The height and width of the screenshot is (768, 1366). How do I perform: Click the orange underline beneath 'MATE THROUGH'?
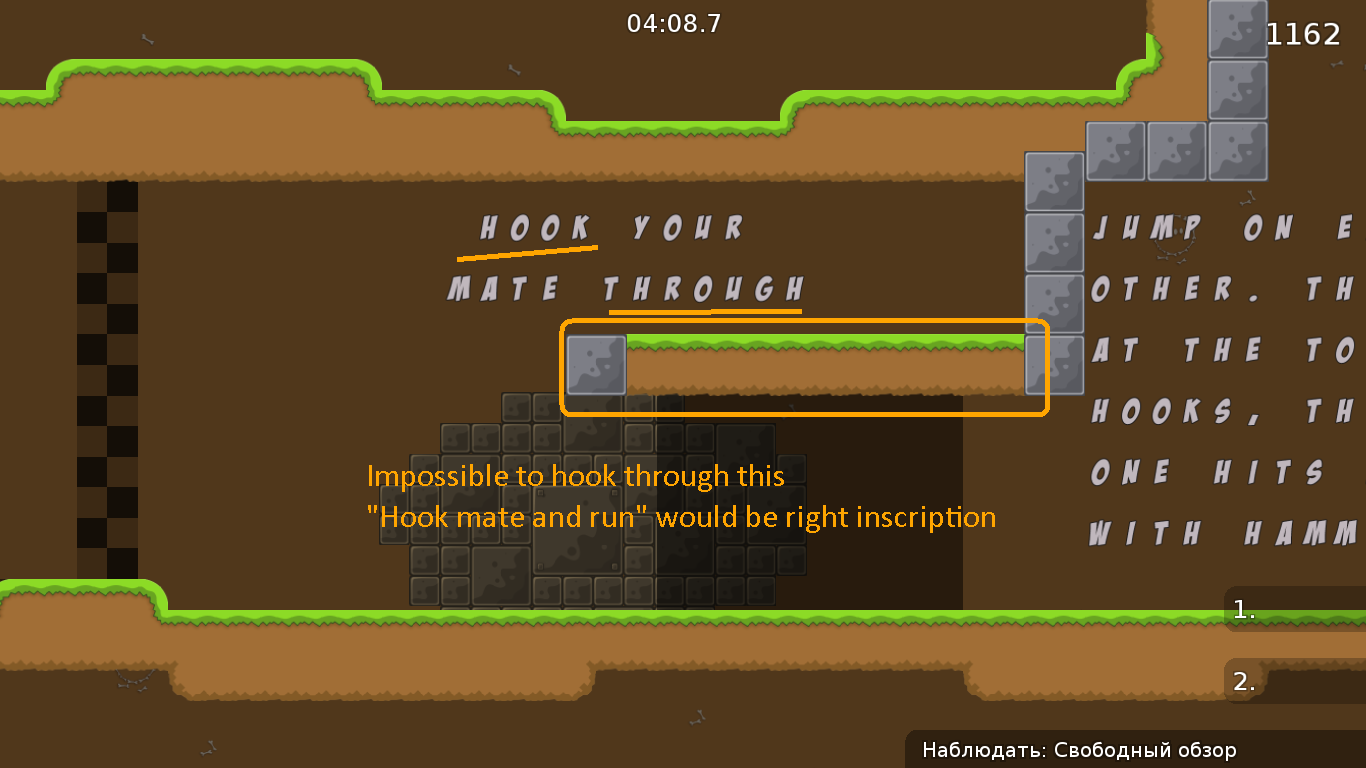click(x=705, y=312)
